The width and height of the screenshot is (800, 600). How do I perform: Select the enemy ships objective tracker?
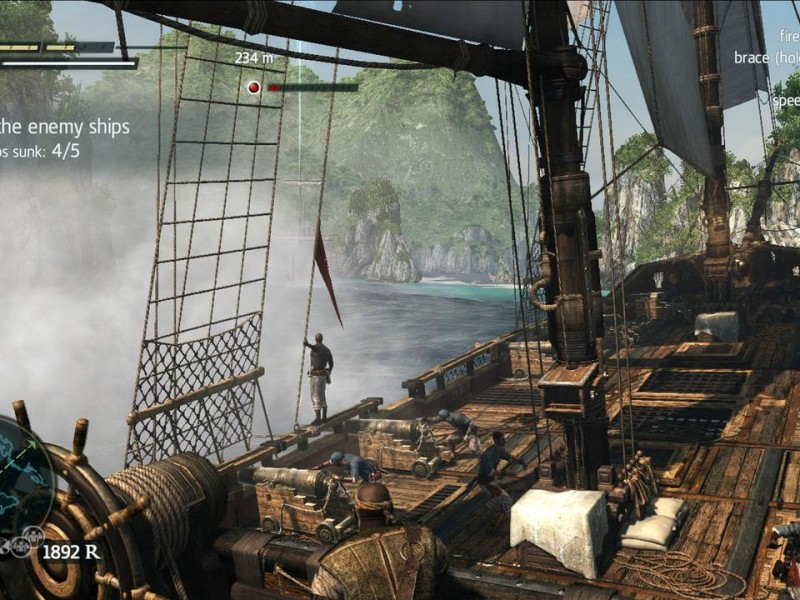tap(65, 138)
